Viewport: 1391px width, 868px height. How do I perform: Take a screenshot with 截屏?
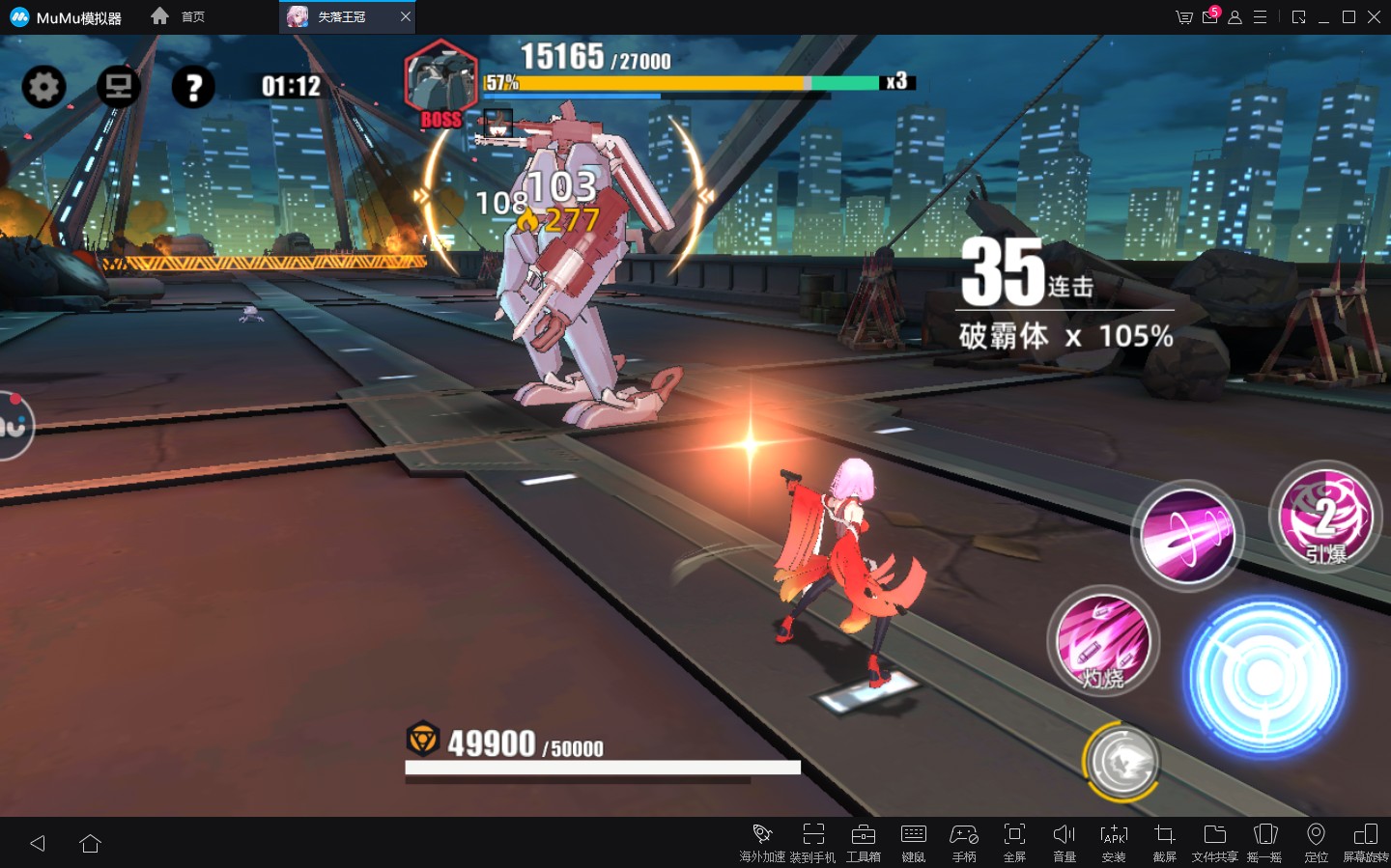(1164, 841)
